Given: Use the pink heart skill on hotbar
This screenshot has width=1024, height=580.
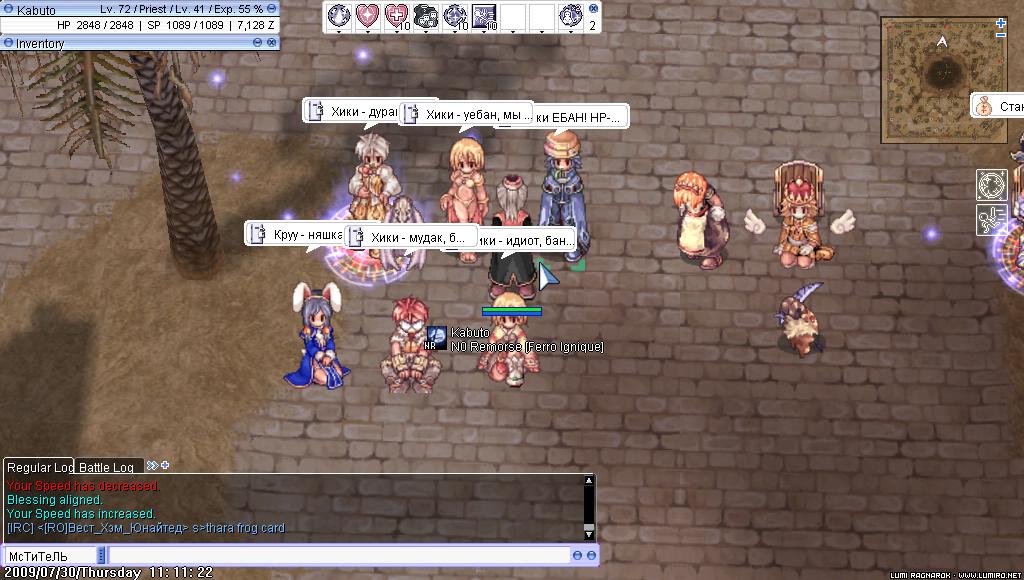Looking at the screenshot, I should point(369,15).
